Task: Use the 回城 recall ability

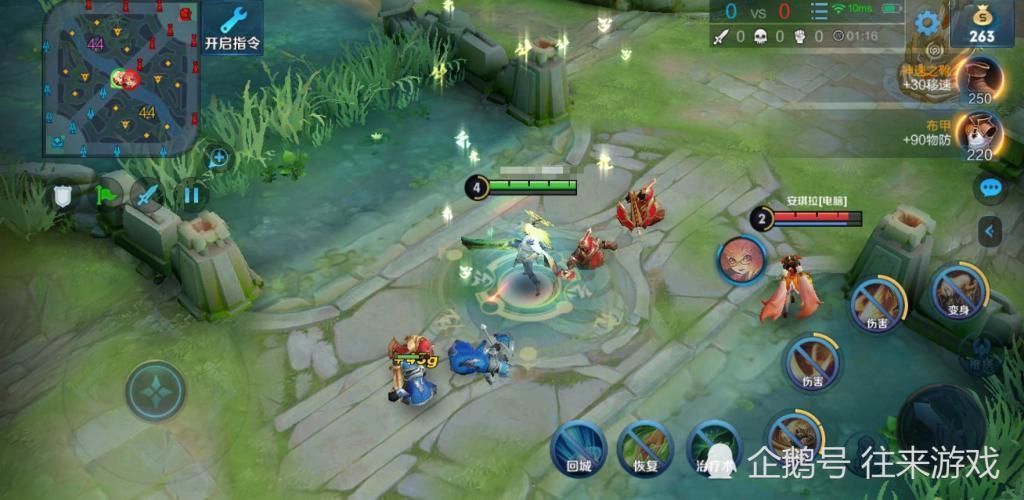Action: (x=579, y=446)
